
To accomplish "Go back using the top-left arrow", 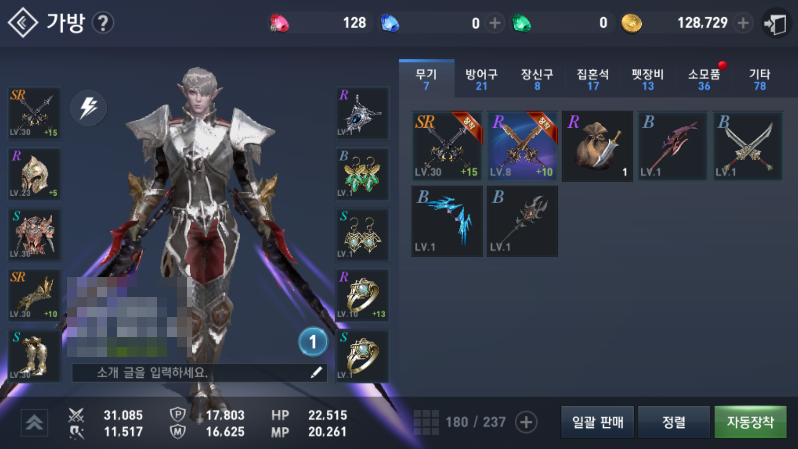I will (x=22, y=22).
